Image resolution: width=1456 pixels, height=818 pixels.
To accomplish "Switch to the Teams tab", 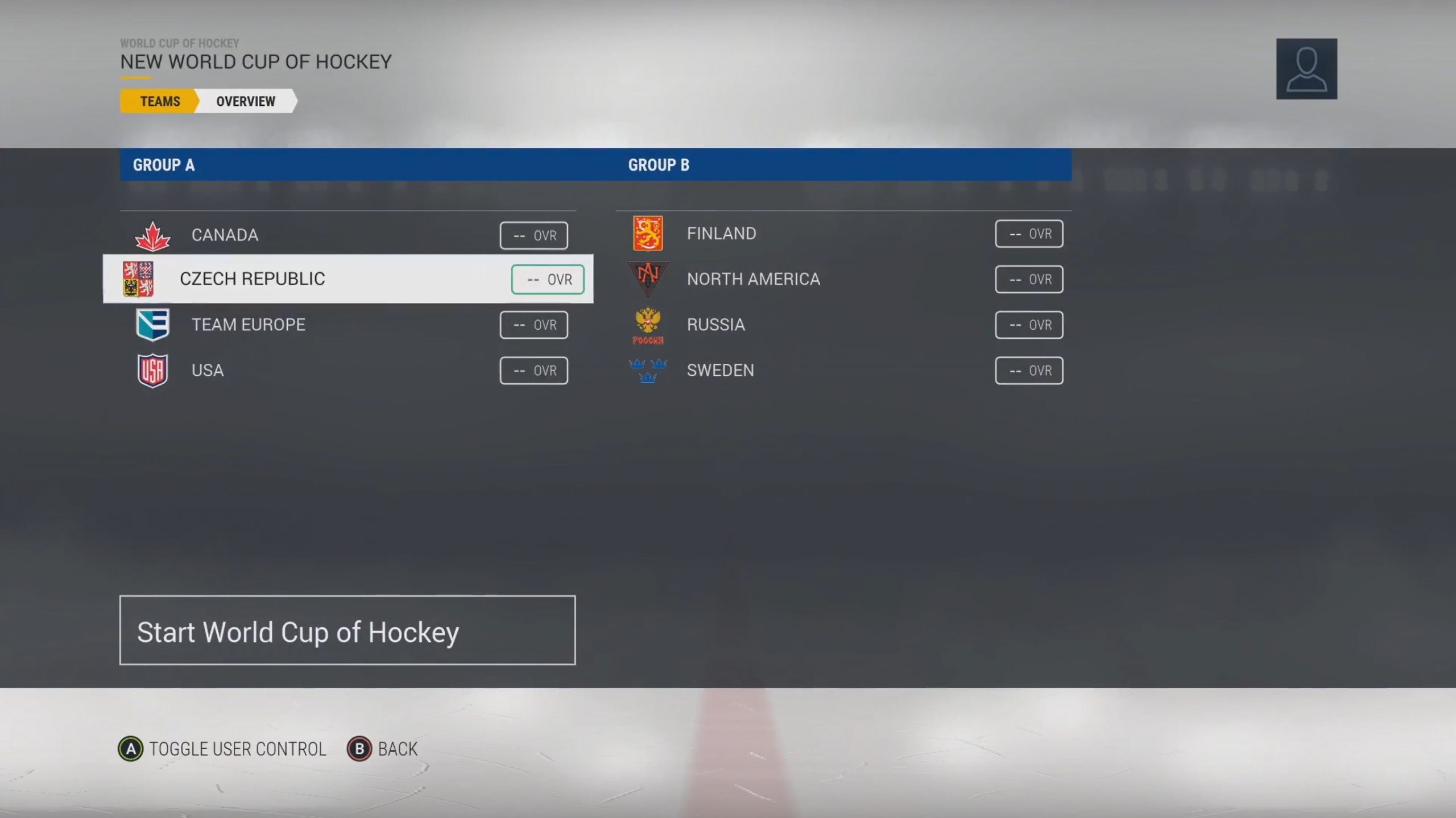I will coord(159,101).
